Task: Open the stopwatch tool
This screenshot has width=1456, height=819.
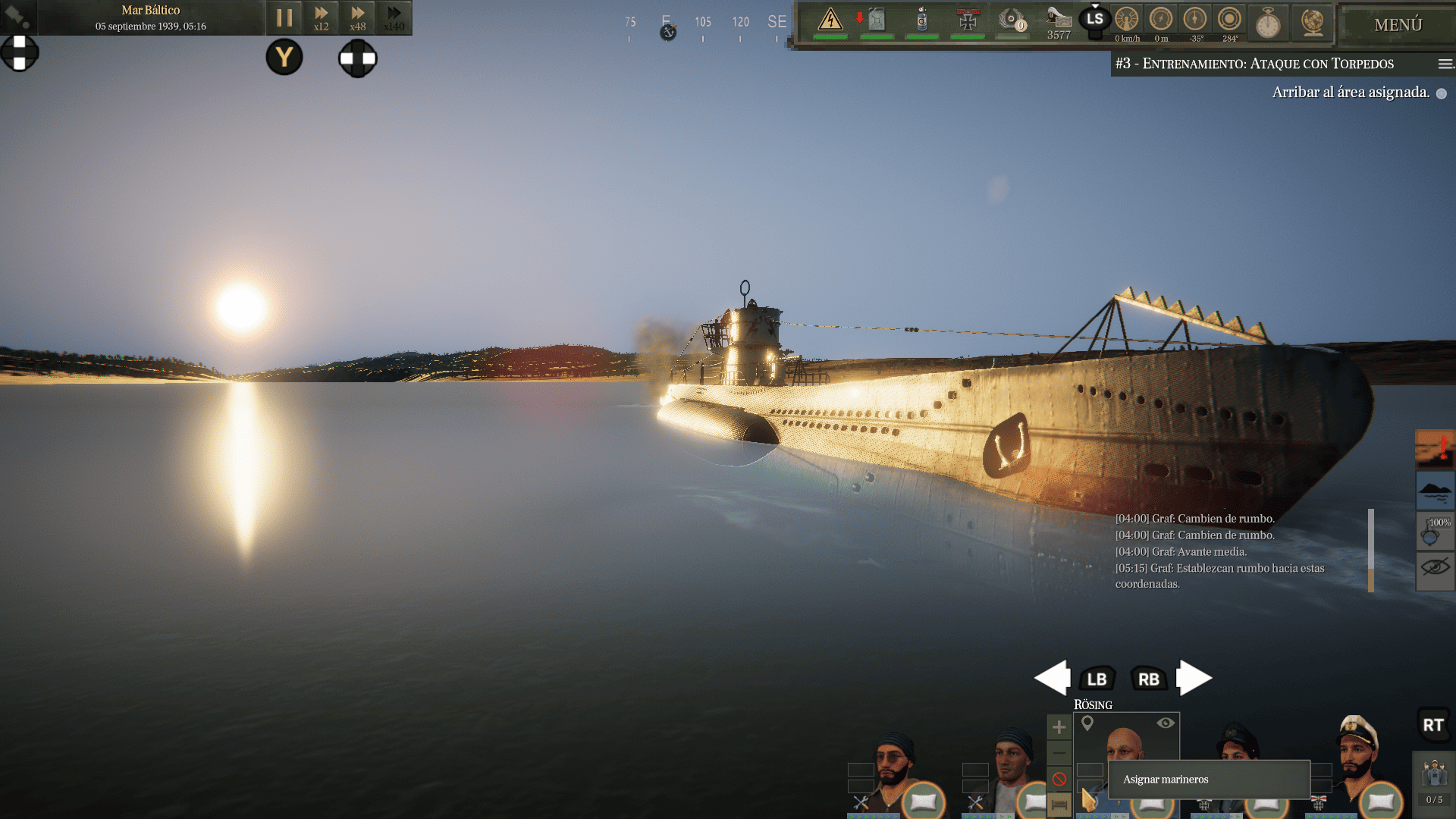Action: click(1268, 23)
